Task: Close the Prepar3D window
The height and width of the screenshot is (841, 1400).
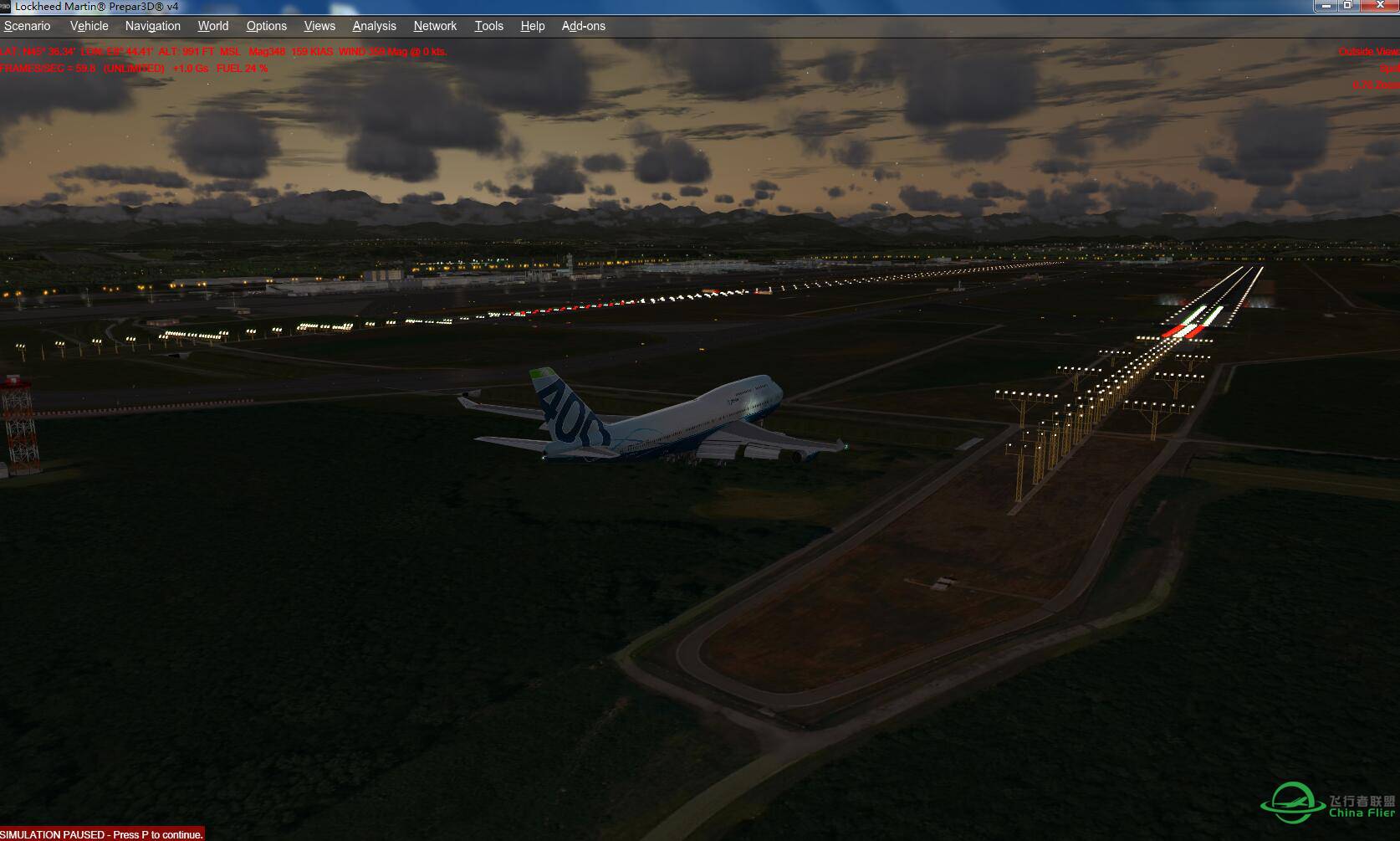Action: tap(1380, 5)
